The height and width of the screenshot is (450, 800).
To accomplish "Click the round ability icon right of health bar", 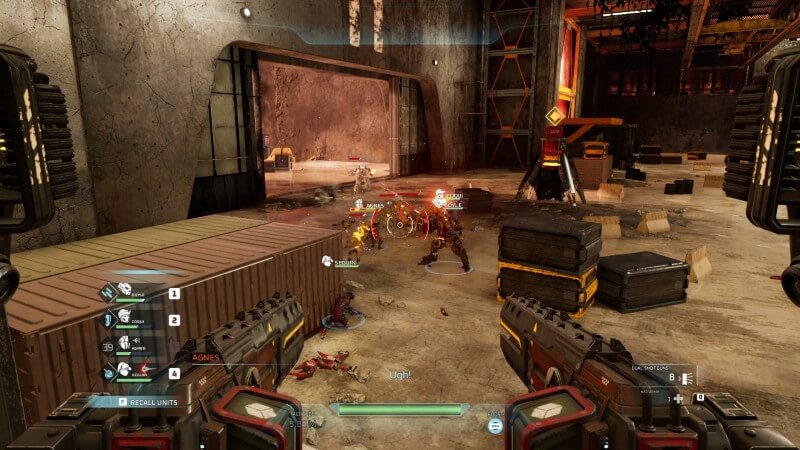I will point(494,425).
